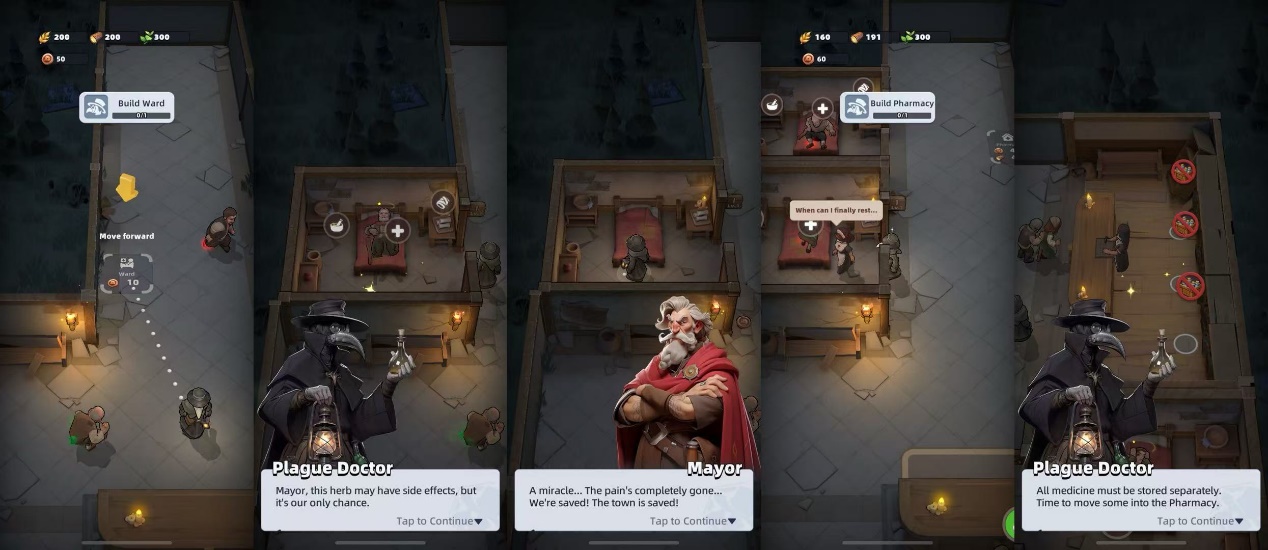Screen dimensions: 1268x550
Task: Select the Ward build plot costing 10
Action: (127, 273)
